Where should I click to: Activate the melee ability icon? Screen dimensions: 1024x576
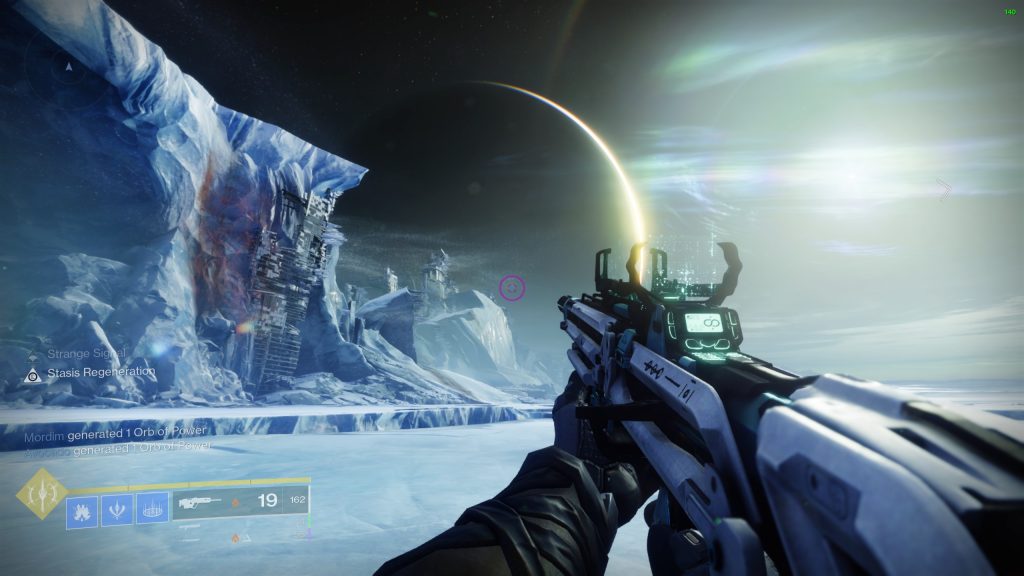[116, 510]
